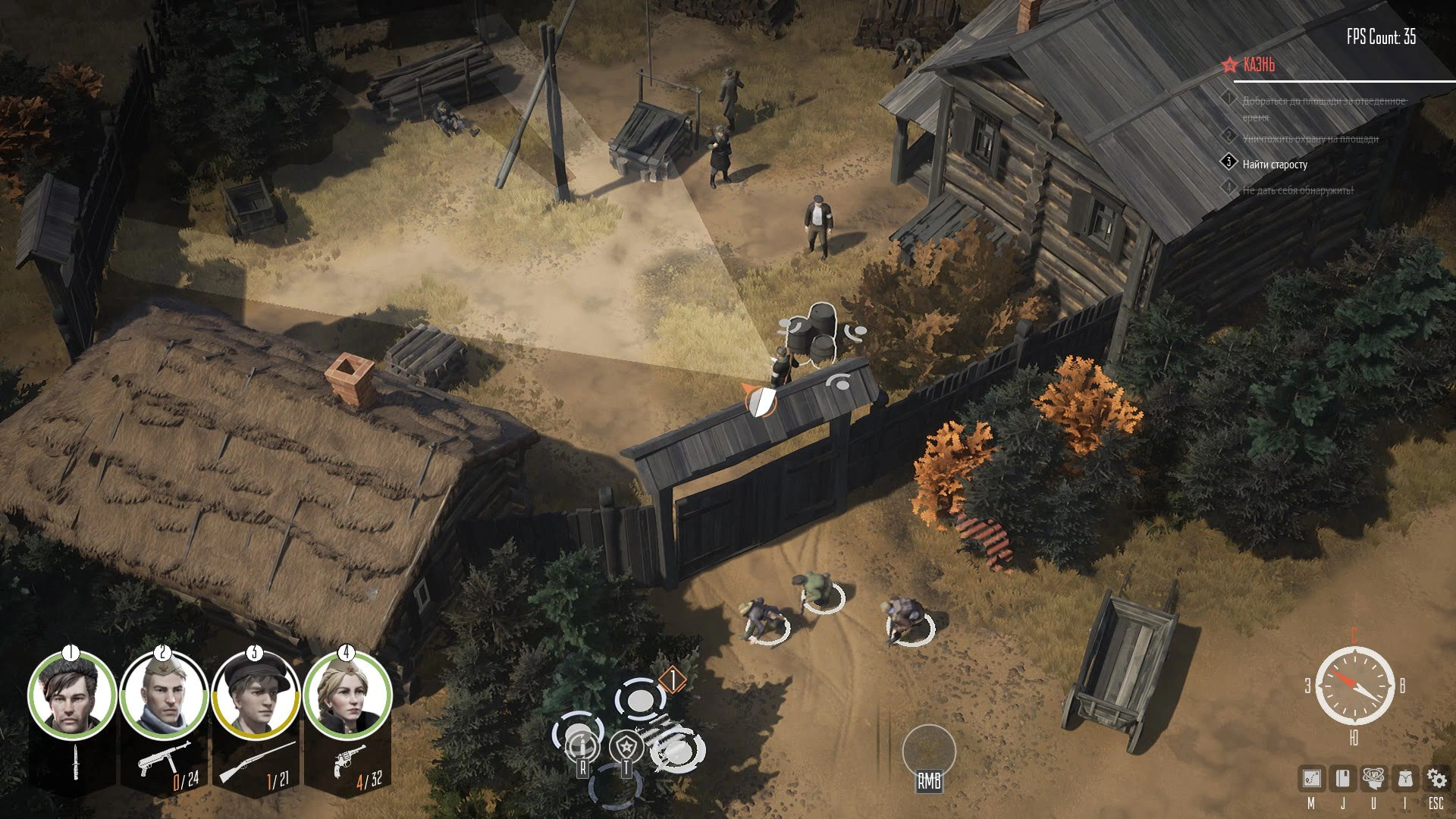The width and height of the screenshot is (1456, 819).
Task: Choose the black-capped partisan portrait numbered 3
Action: click(255, 696)
